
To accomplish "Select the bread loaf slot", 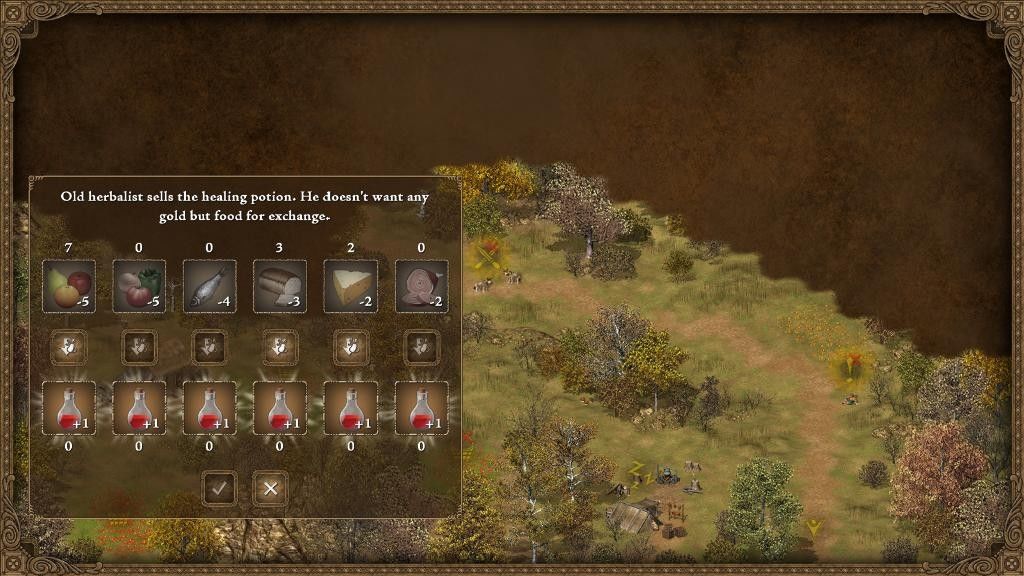I will tap(280, 286).
